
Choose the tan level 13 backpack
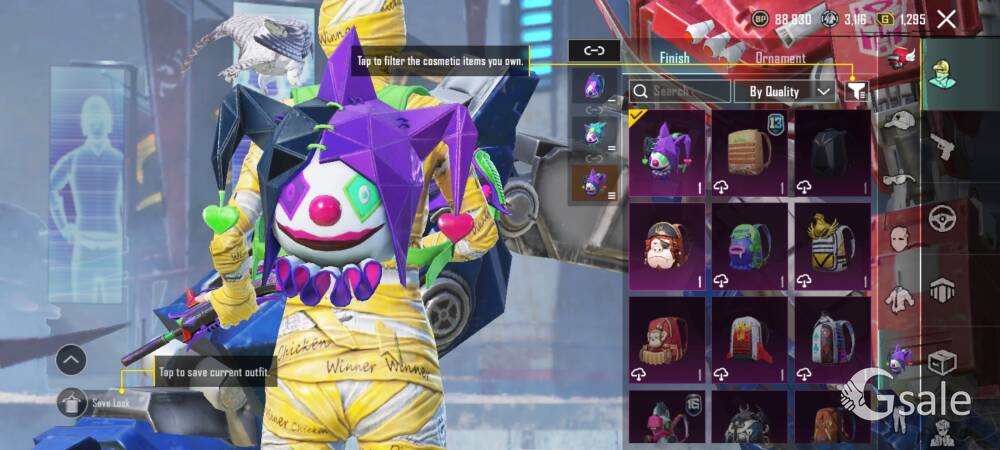(x=749, y=152)
